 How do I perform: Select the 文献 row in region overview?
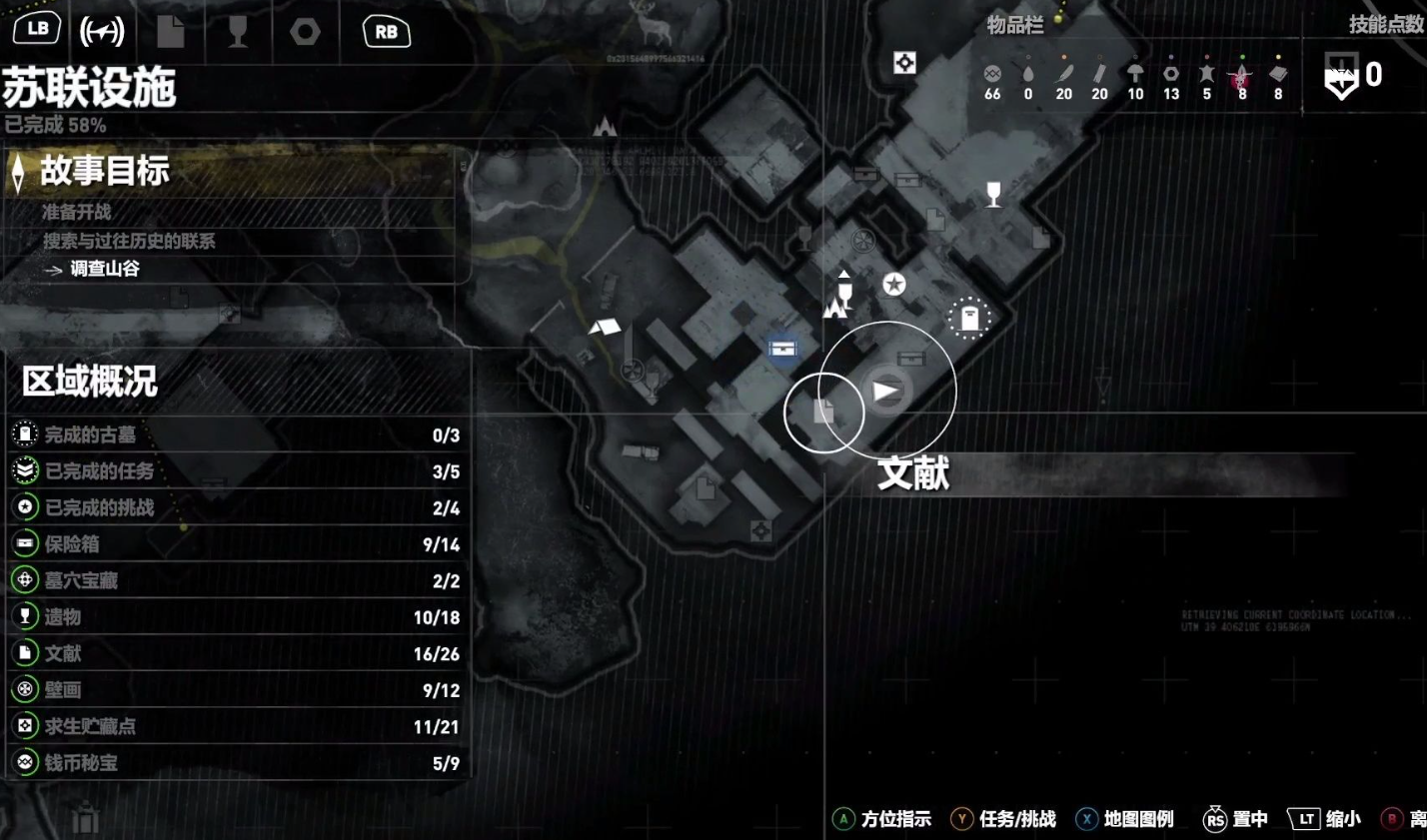click(236, 653)
